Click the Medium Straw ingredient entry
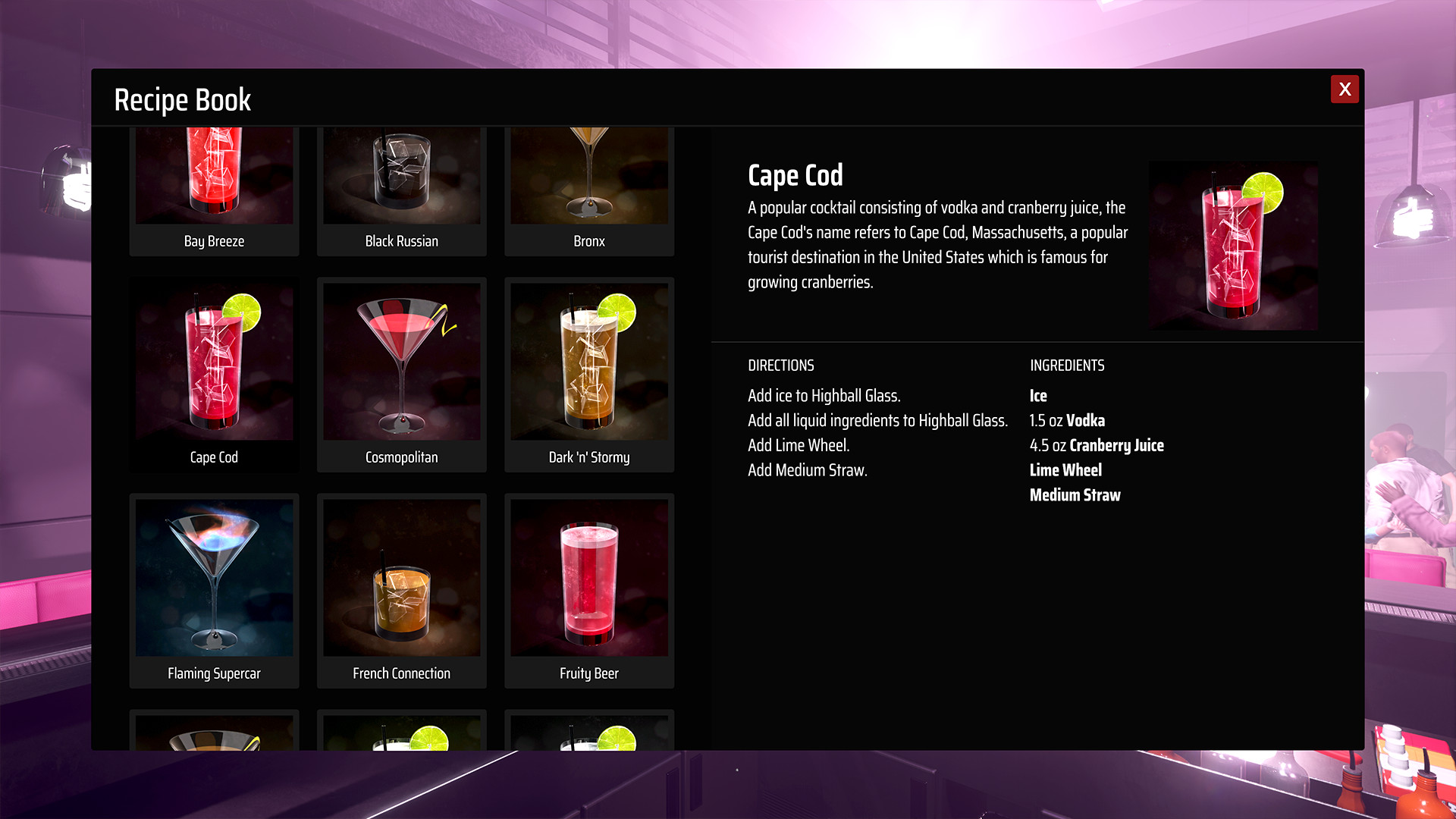Viewport: 1456px width, 819px height. (1075, 494)
